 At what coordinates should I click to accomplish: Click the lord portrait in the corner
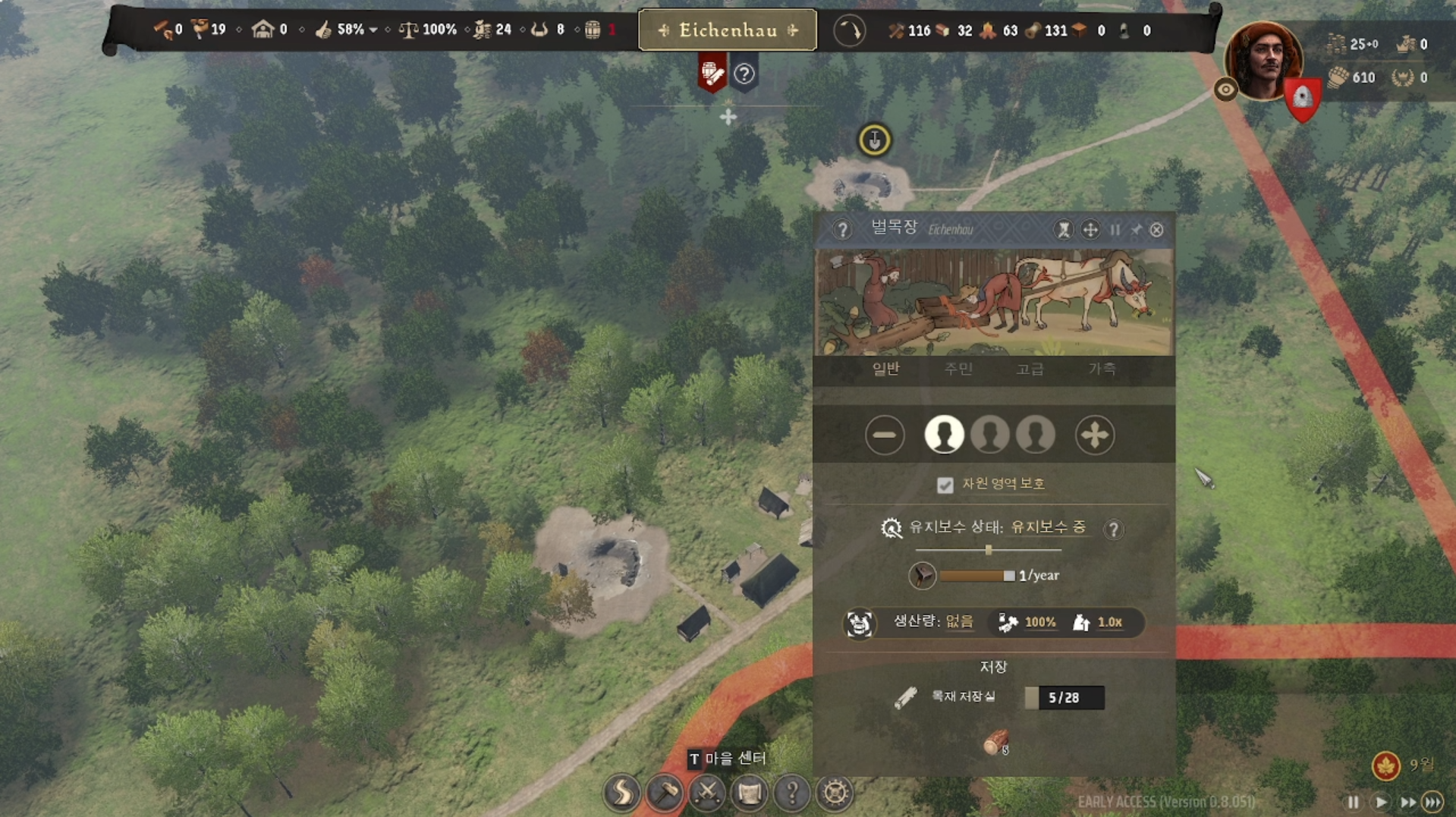click(1263, 61)
